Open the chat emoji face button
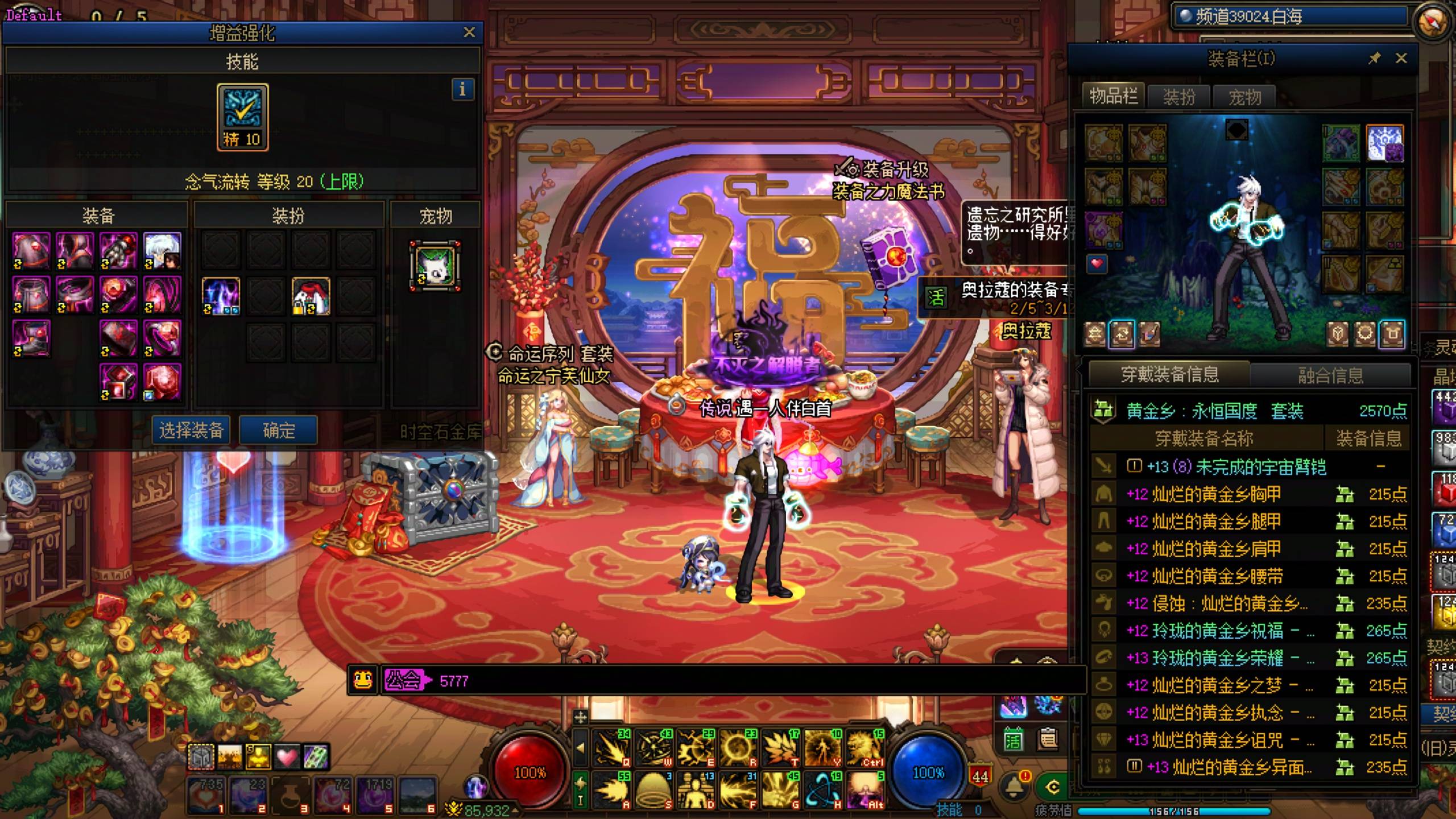This screenshot has width=1456, height=819. tap(363, 680)
